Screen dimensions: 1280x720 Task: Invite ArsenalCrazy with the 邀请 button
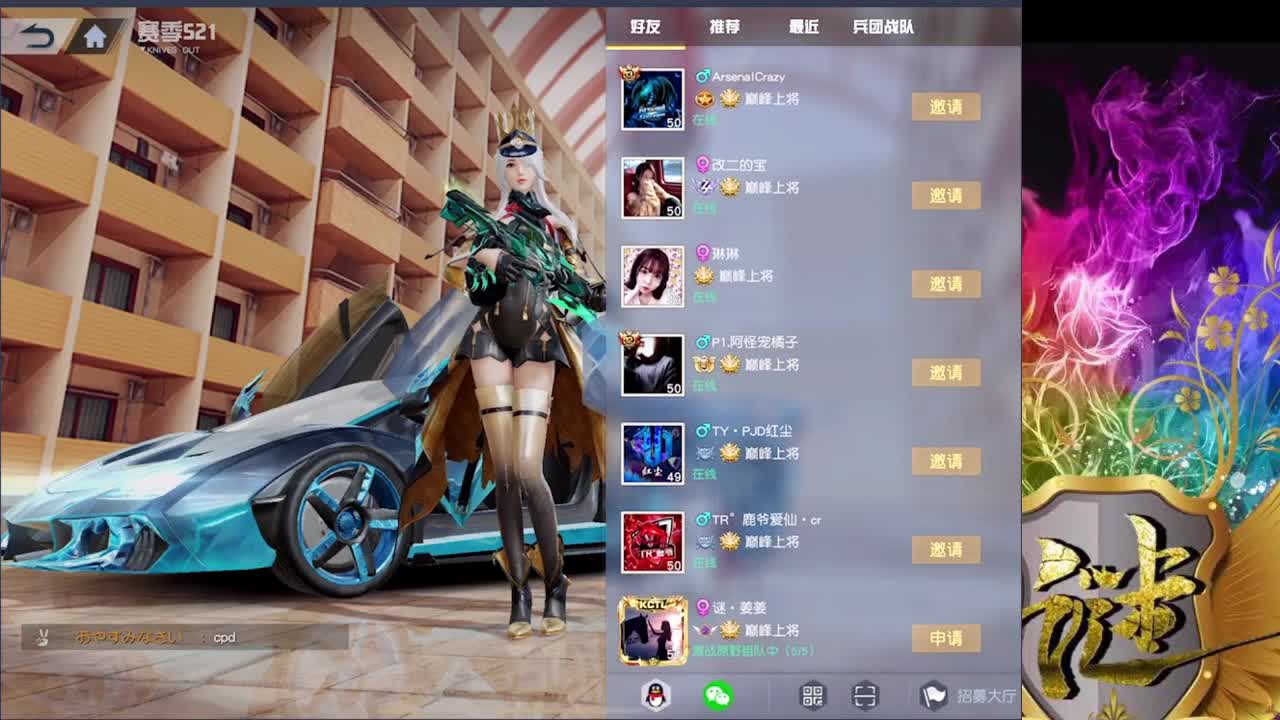[x=947, y=107]
